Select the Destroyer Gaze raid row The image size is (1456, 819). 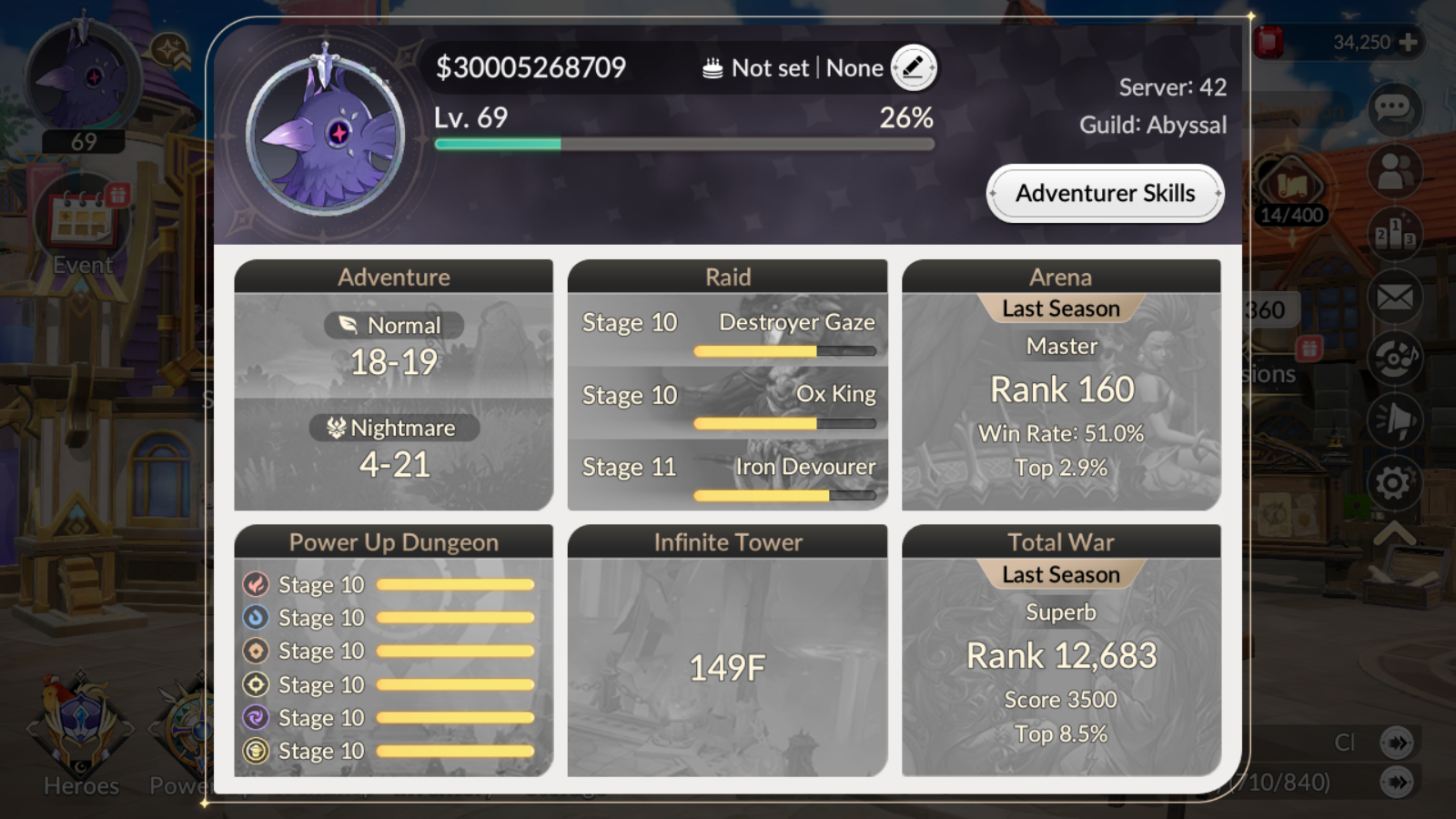click(727, 330)
